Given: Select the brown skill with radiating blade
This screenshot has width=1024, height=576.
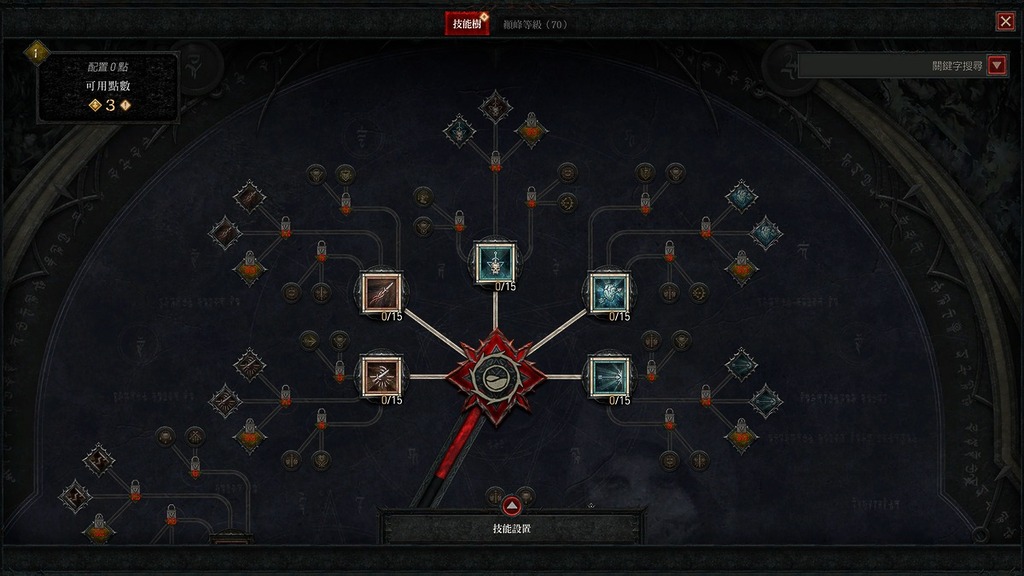Looking at the screenshot, I should pos(380,375).
